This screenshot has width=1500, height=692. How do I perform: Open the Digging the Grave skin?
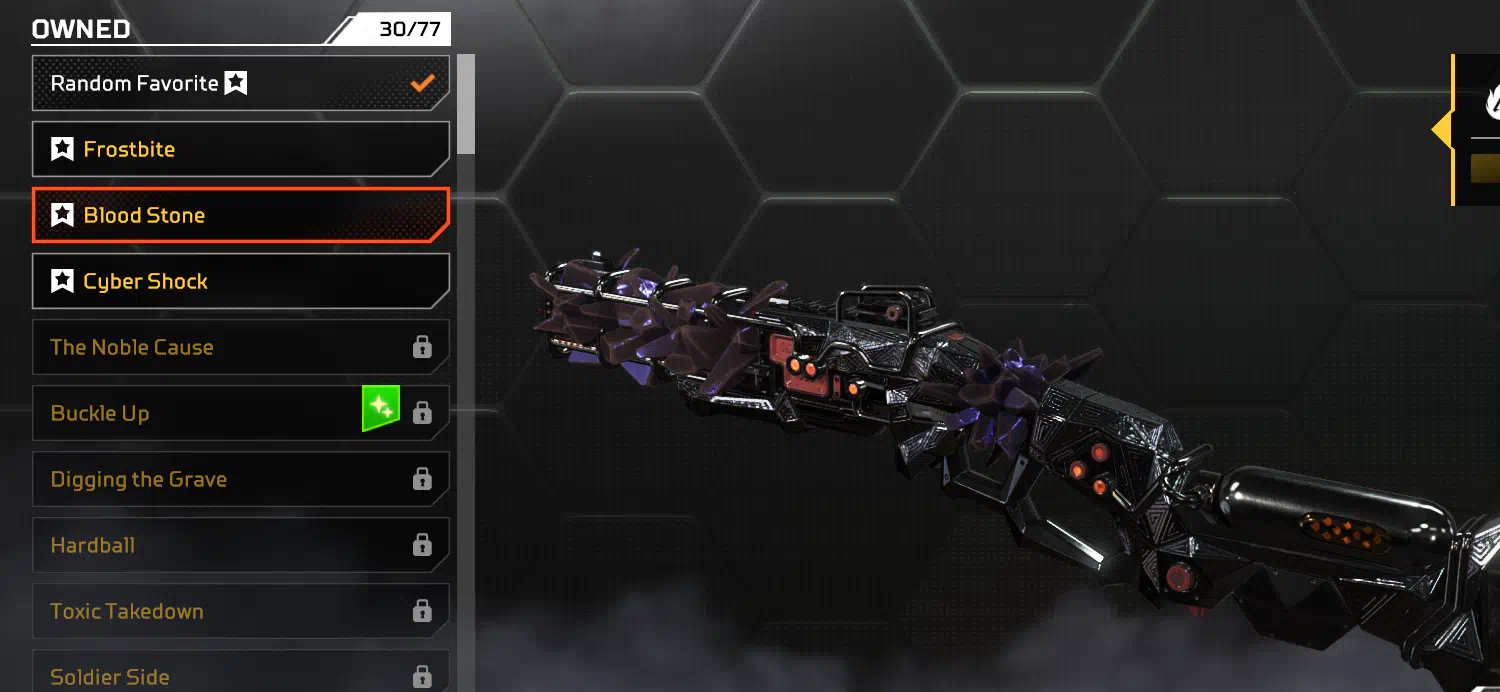[240, 479]
